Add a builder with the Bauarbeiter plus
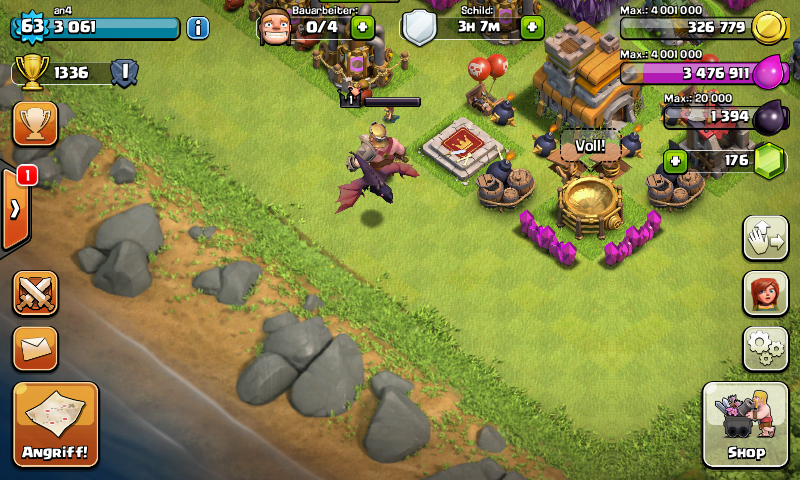The width and height of the screenshot is (800, 480). (x=363, y=27)
